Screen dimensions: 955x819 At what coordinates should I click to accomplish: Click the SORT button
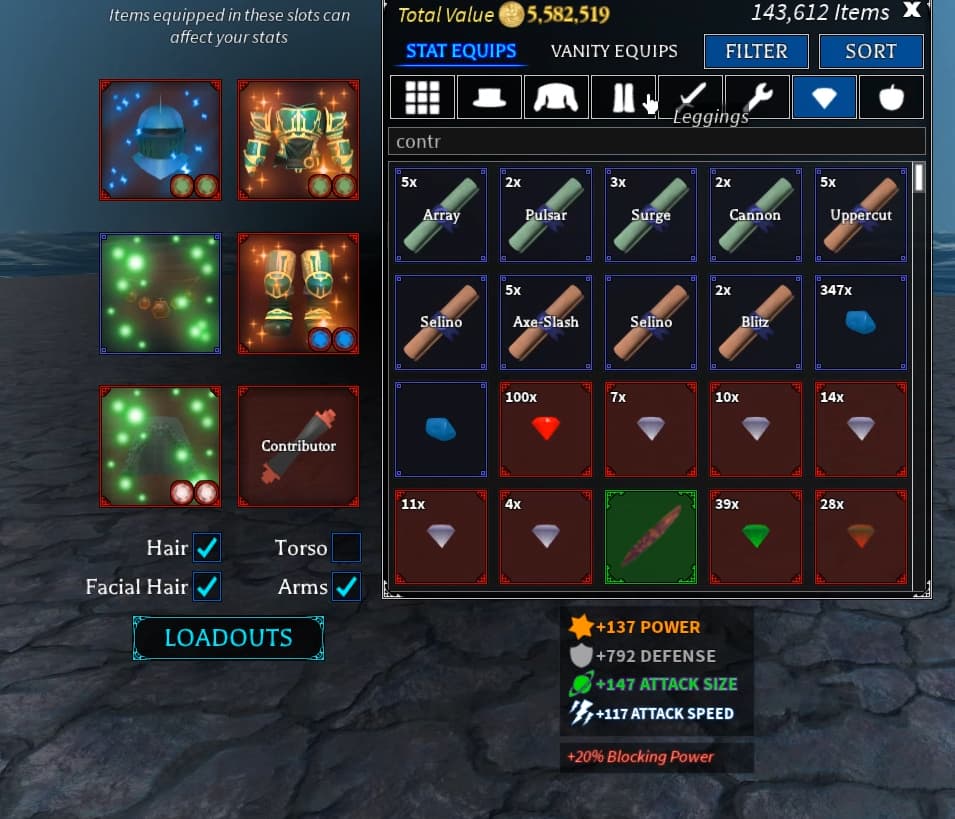[870, 51]
